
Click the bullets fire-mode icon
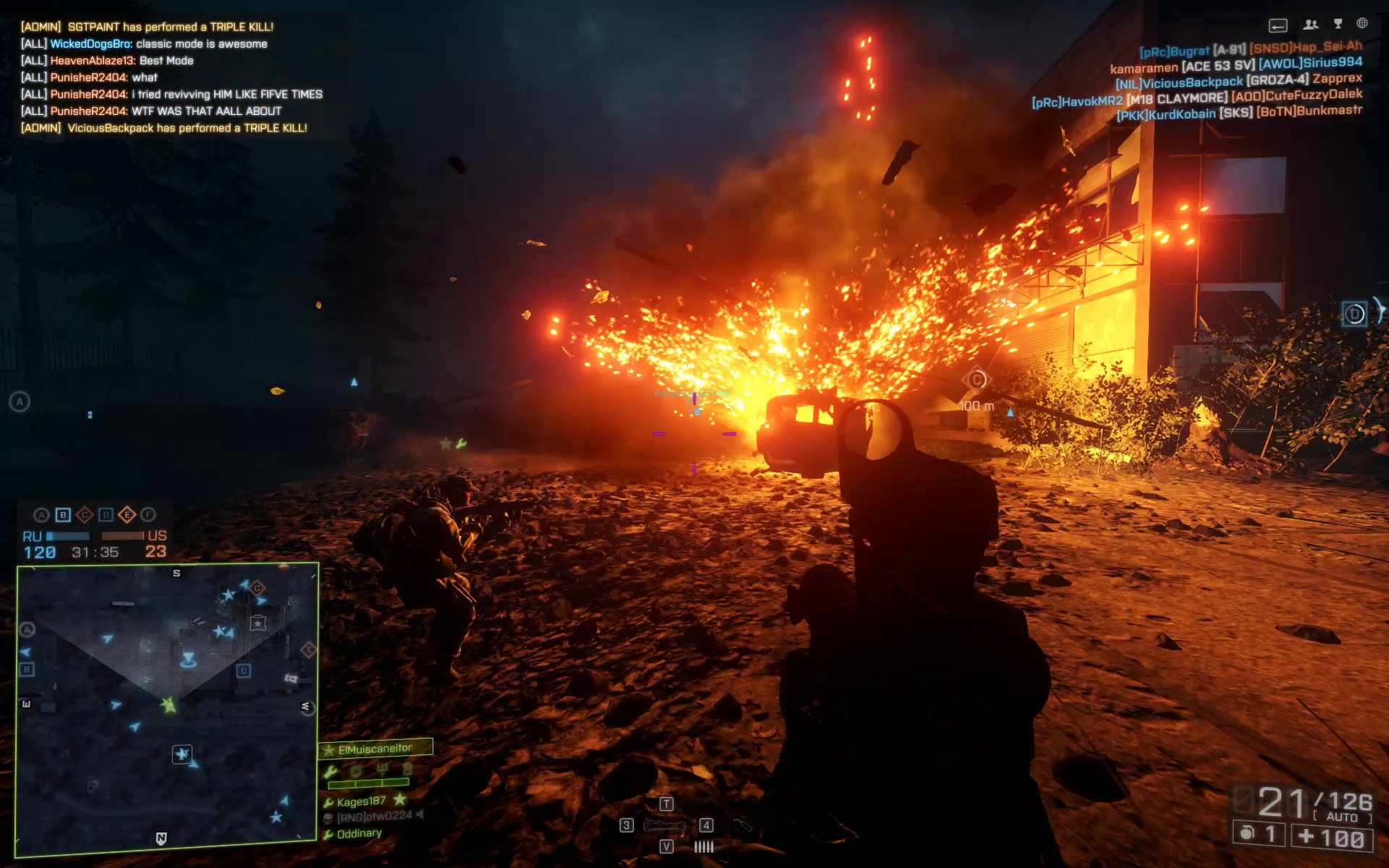(703, 846)
